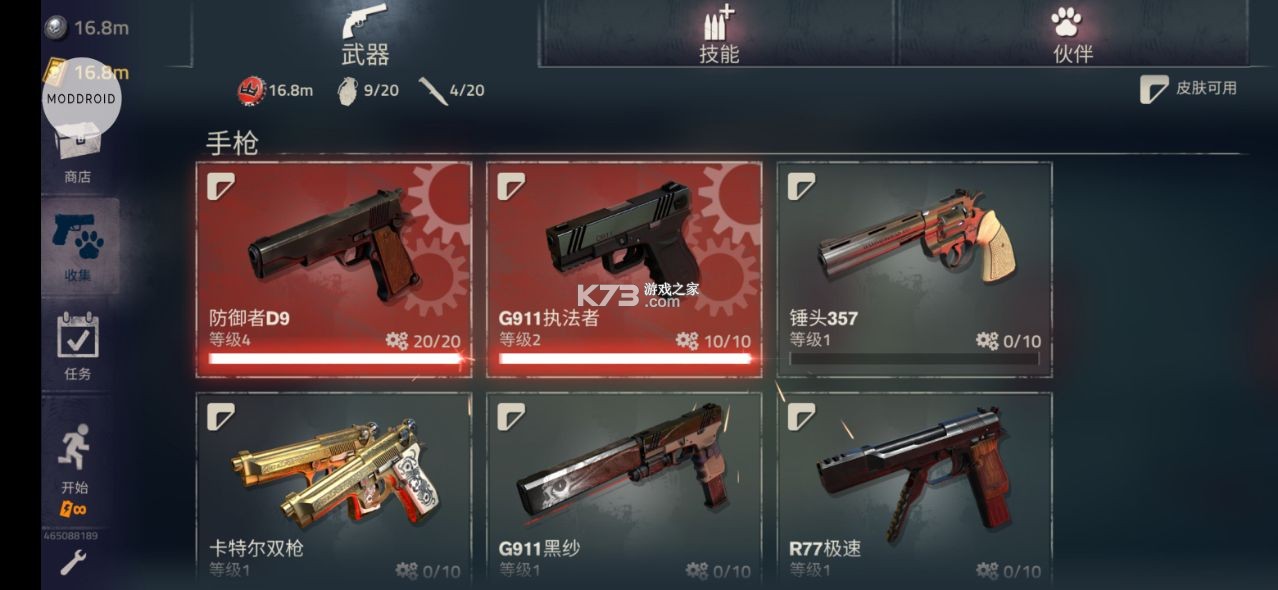Choose the R77极速 pistol card

pyautogui.click(x=914, y=488)
